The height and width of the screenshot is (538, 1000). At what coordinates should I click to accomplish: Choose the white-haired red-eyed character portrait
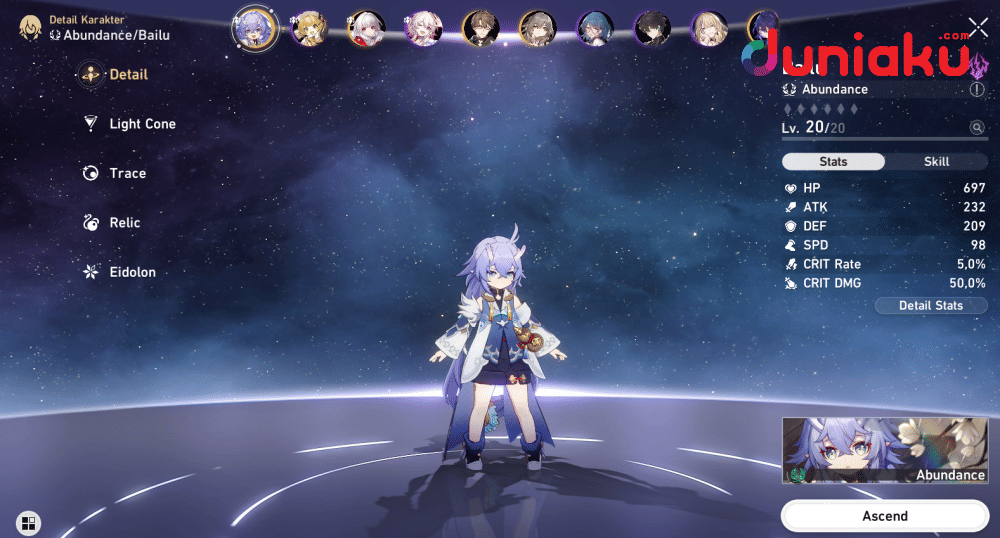tap(366, 29)
